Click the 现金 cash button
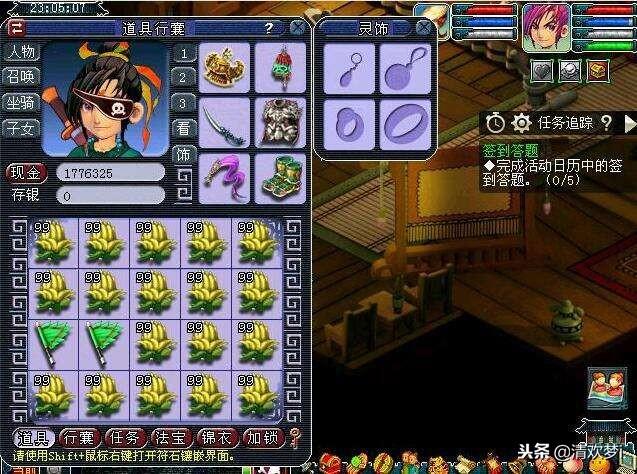The height and width of the screenshot is (474, 637). (28, 172)
